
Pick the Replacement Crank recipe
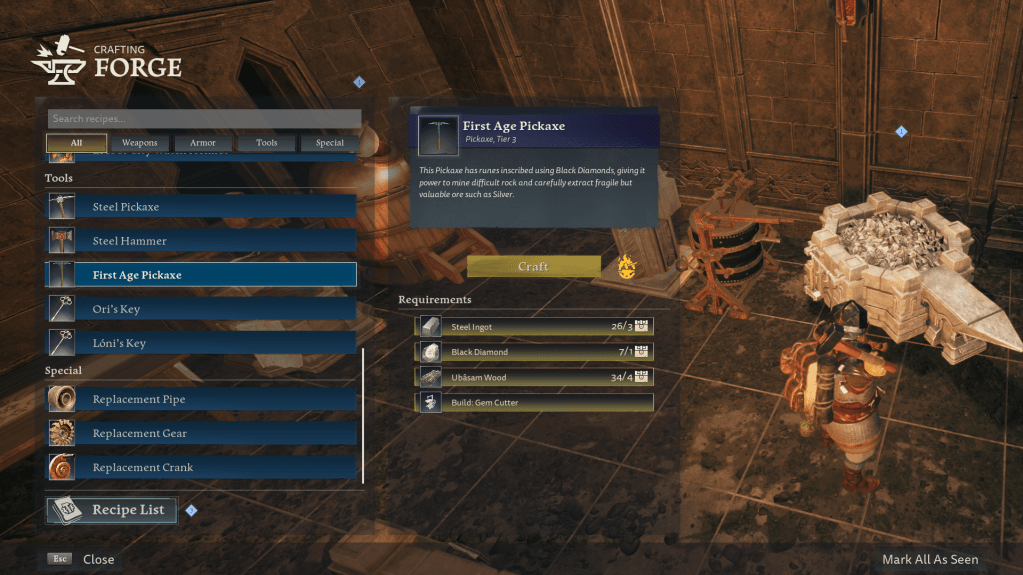tap(202, 467)
